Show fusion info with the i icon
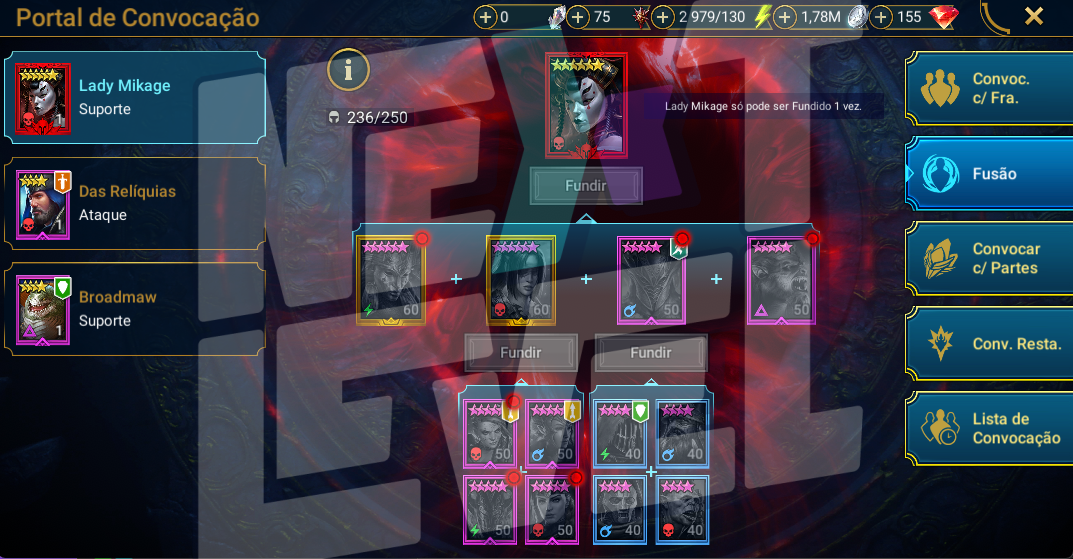 coord(349,70)
